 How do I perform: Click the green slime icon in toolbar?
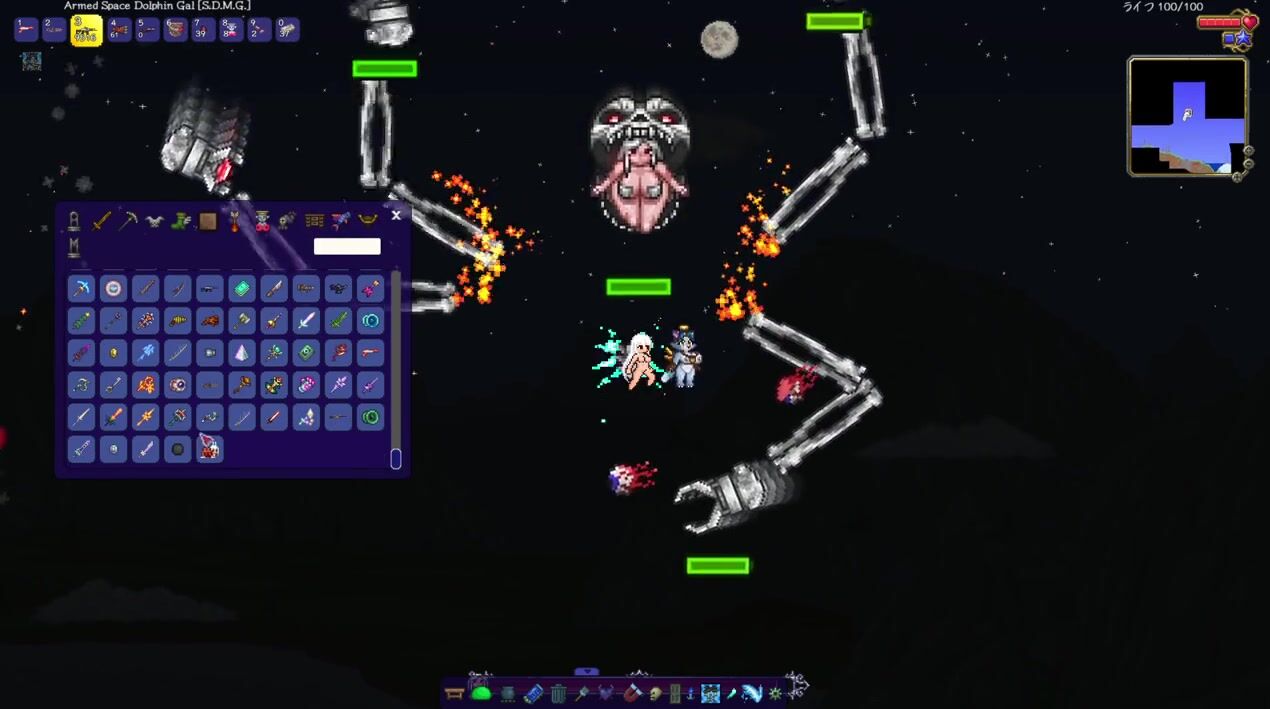(x=481, y=693)
